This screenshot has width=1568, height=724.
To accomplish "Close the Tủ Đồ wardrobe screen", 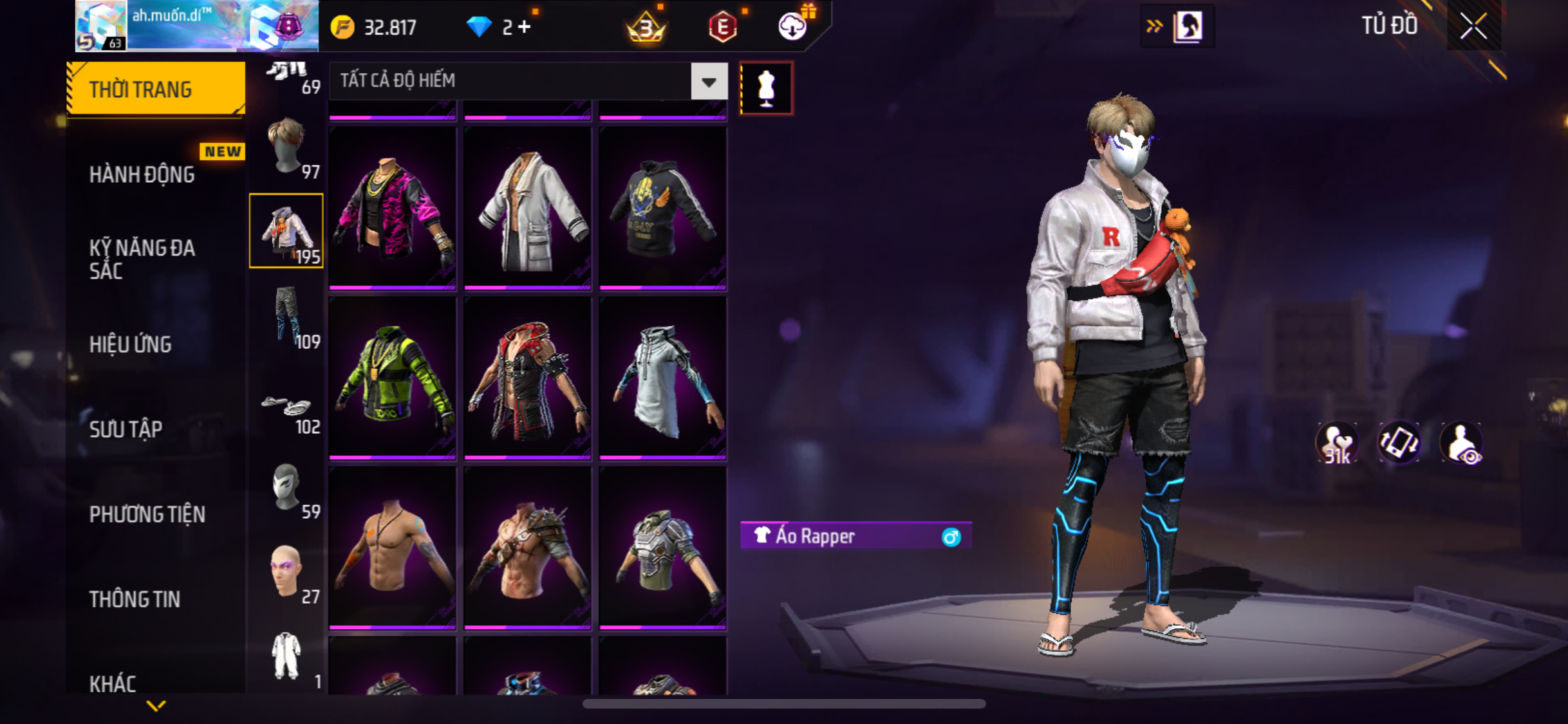I will (1473, 26).
